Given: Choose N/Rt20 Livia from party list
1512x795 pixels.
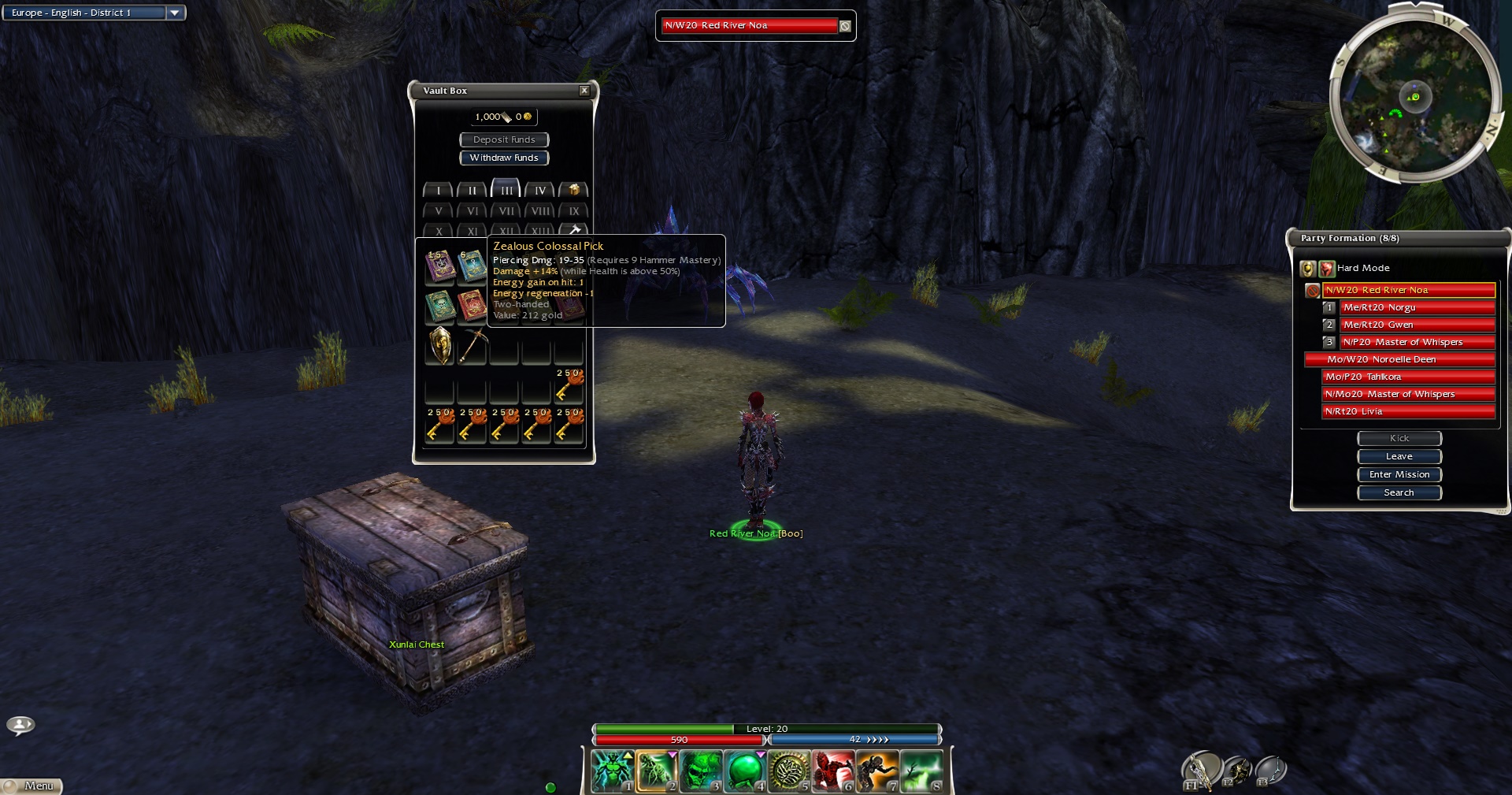Looking at the screenshot, I should point(1408,411).
